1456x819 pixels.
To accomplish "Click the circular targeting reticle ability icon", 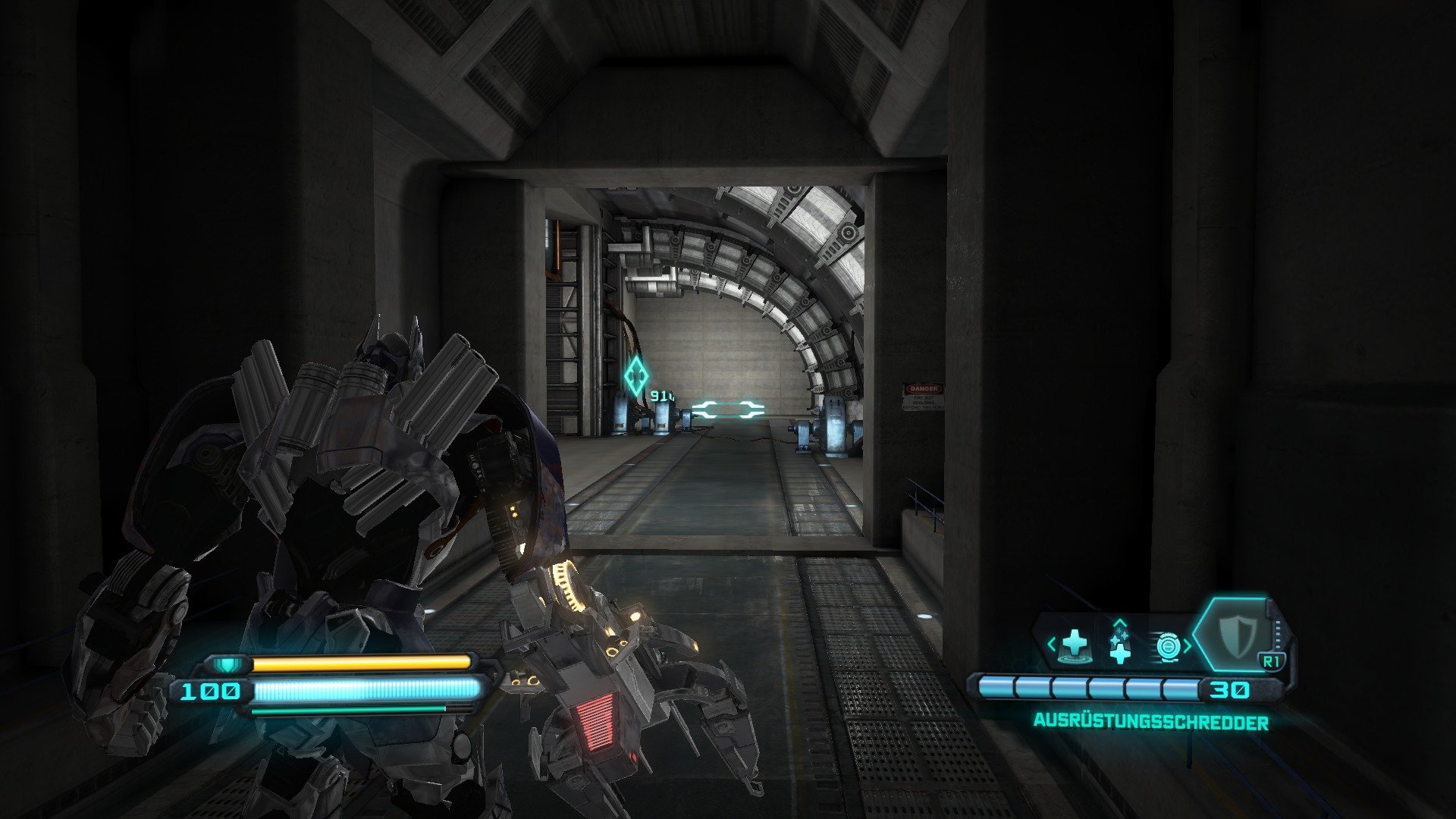I will (x=1169, y=646).
